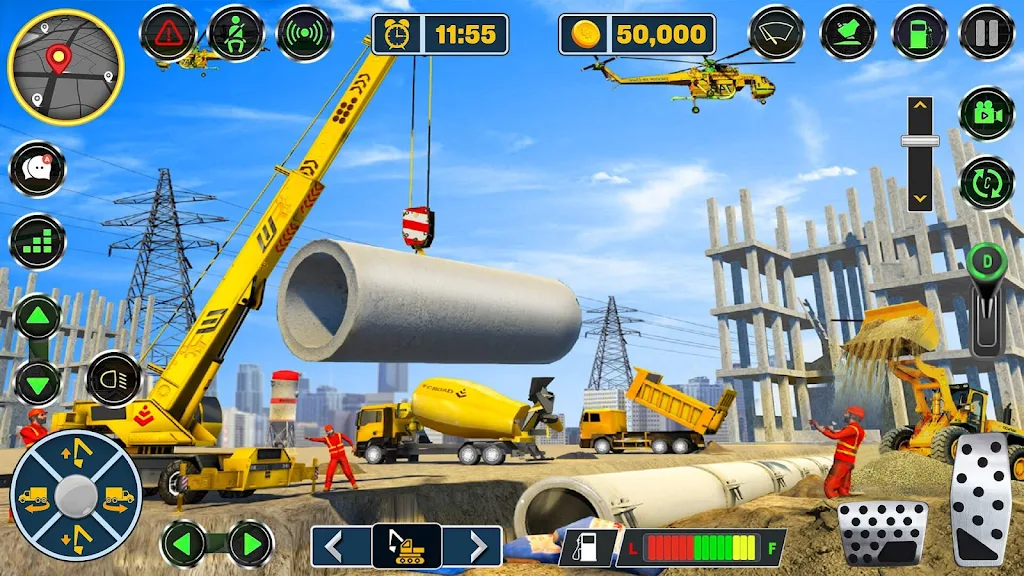Activate the green signal horn button
This screenshot has height=576, width=1024.
[x=304, y=34]
